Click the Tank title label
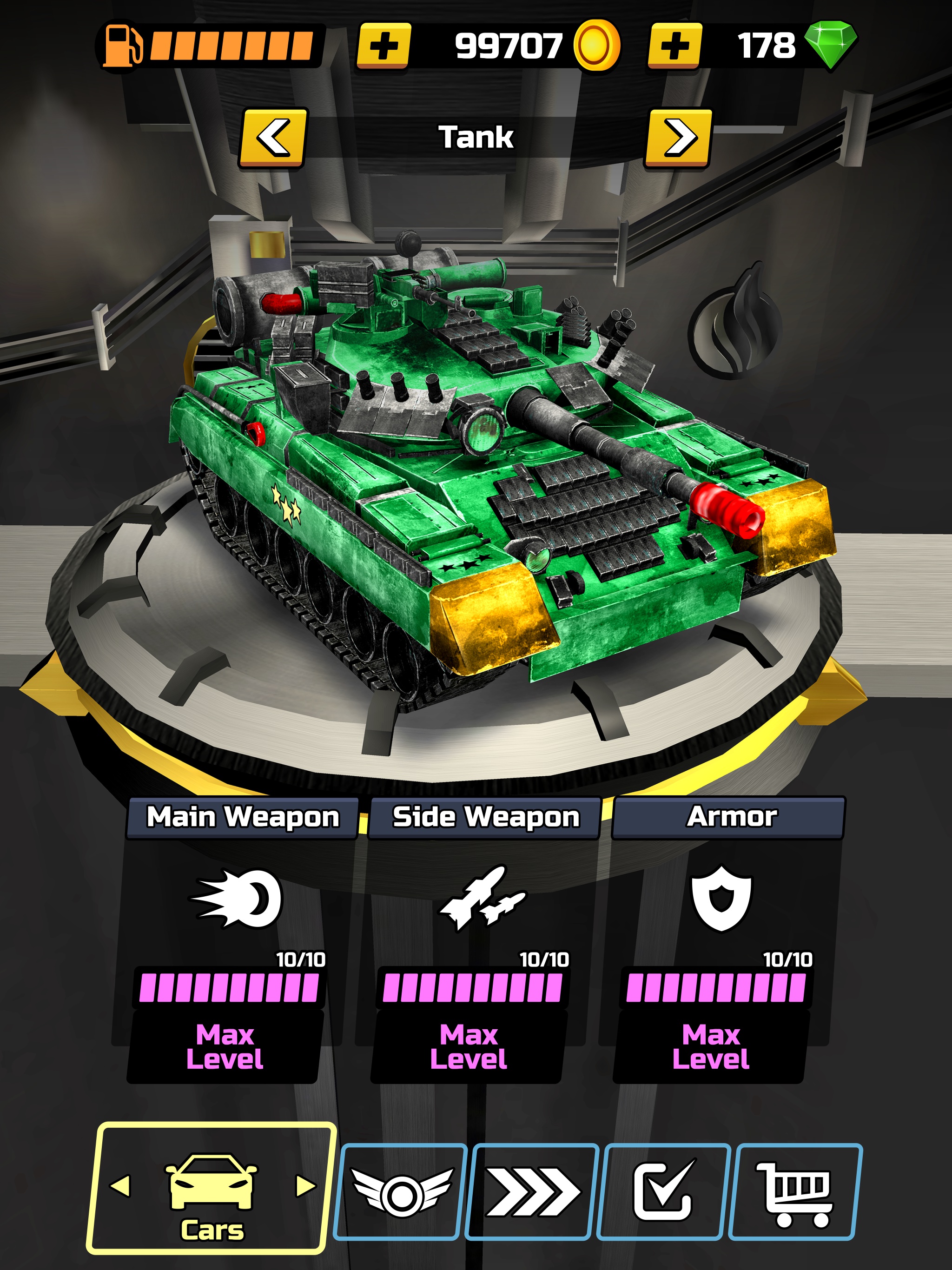This screenshot has height=1270, width=952. click(x=476, y=138)
